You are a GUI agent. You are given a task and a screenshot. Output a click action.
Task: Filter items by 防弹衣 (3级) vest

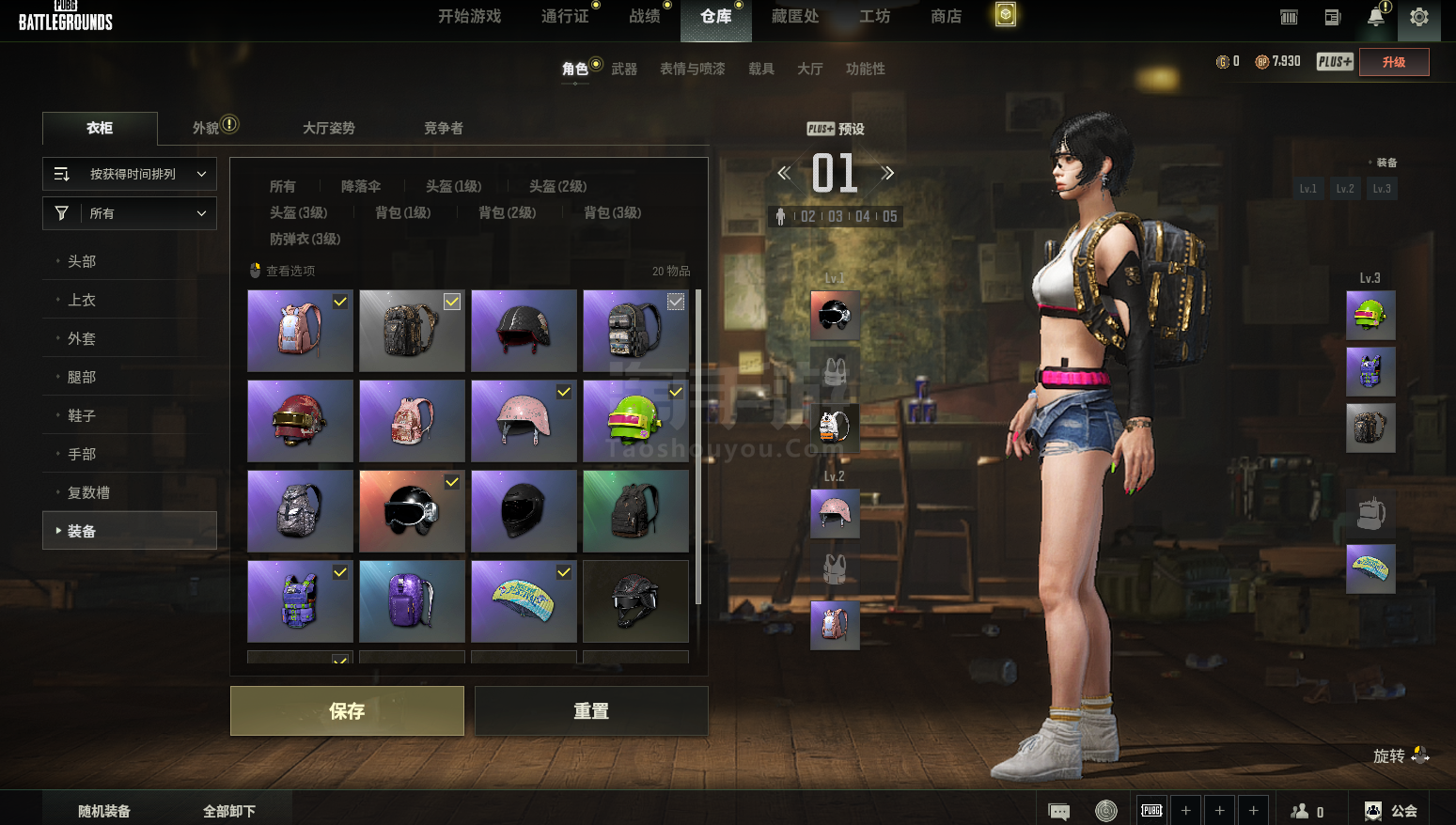tap(305, 239)
